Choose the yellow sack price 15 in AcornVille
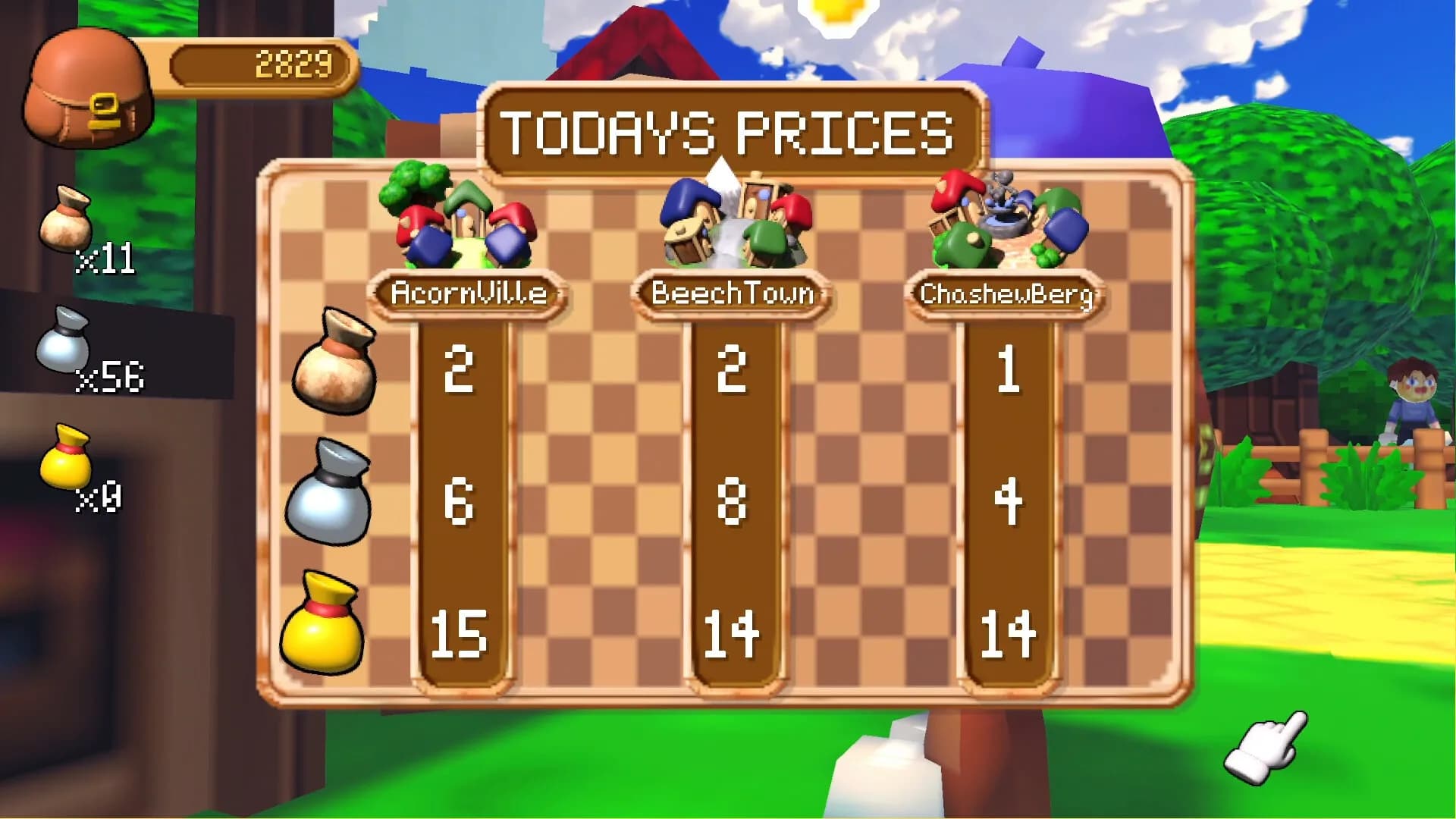 (x=460, y=631)
